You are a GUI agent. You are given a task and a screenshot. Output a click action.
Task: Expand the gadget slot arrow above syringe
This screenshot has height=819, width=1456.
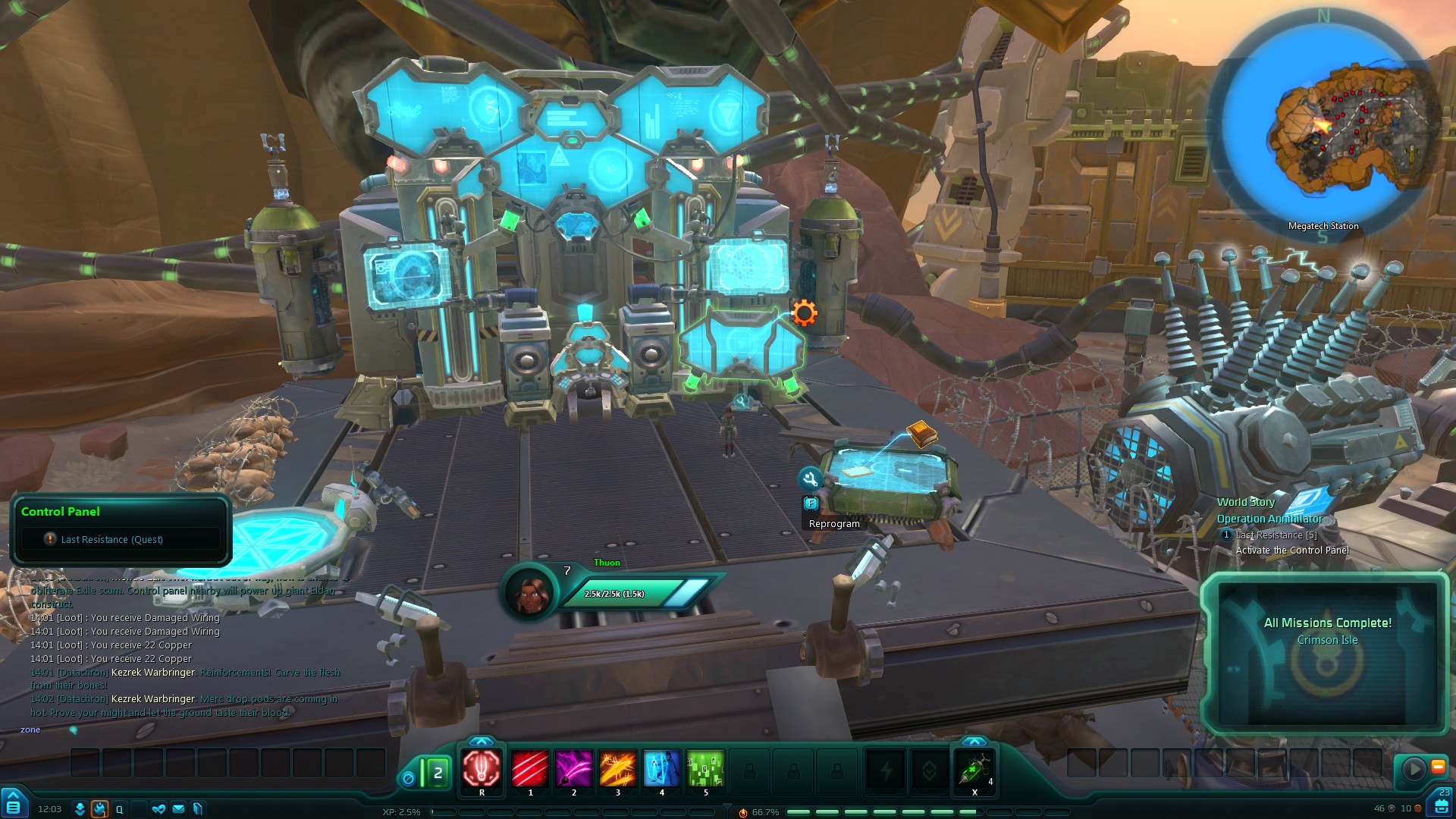click(x=974, y=741)
